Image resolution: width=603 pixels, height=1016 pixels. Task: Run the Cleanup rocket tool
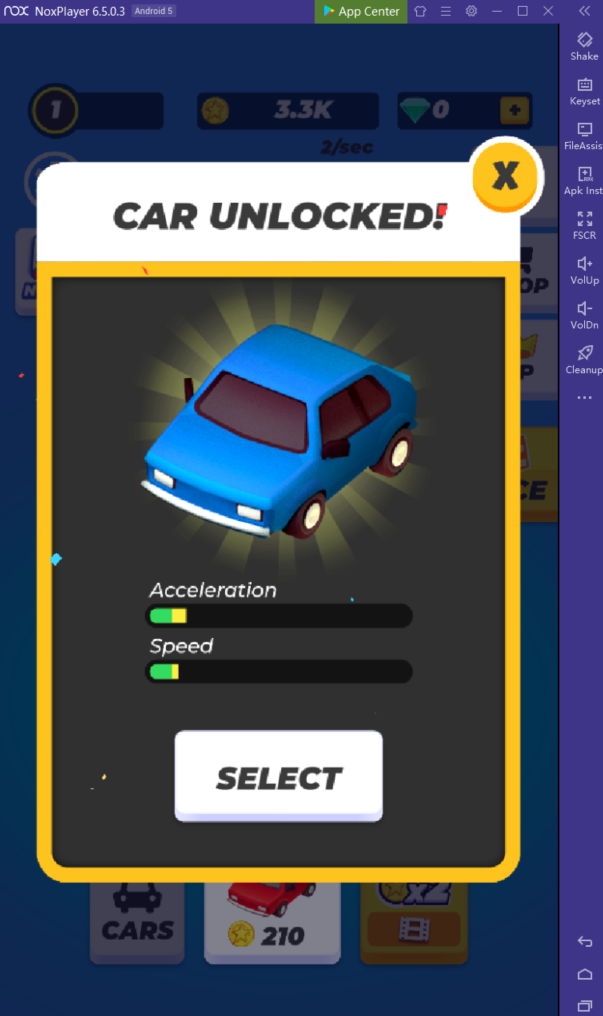point(584,359)
